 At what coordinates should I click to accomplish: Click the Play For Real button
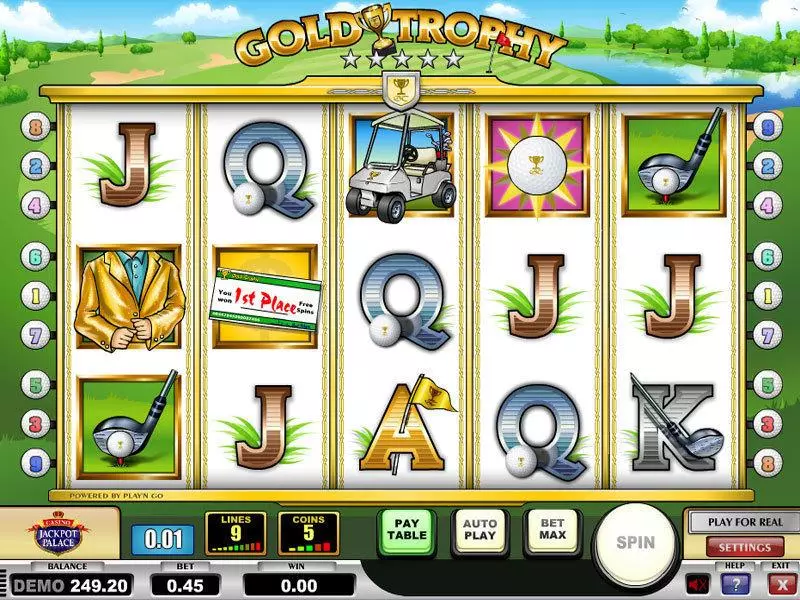coord(744,522)
